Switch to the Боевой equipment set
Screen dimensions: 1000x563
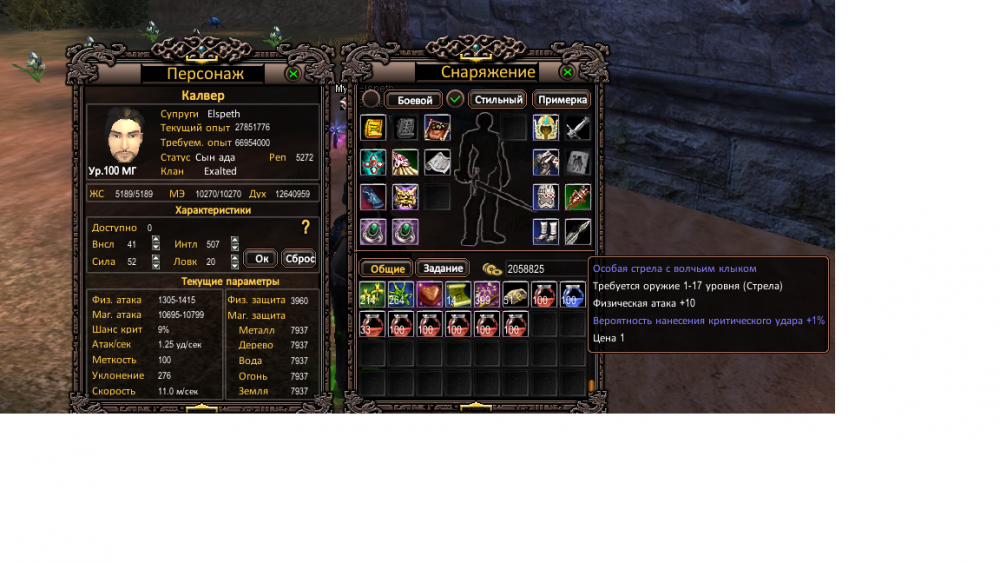pyautogui.click(x=414, y=100)
